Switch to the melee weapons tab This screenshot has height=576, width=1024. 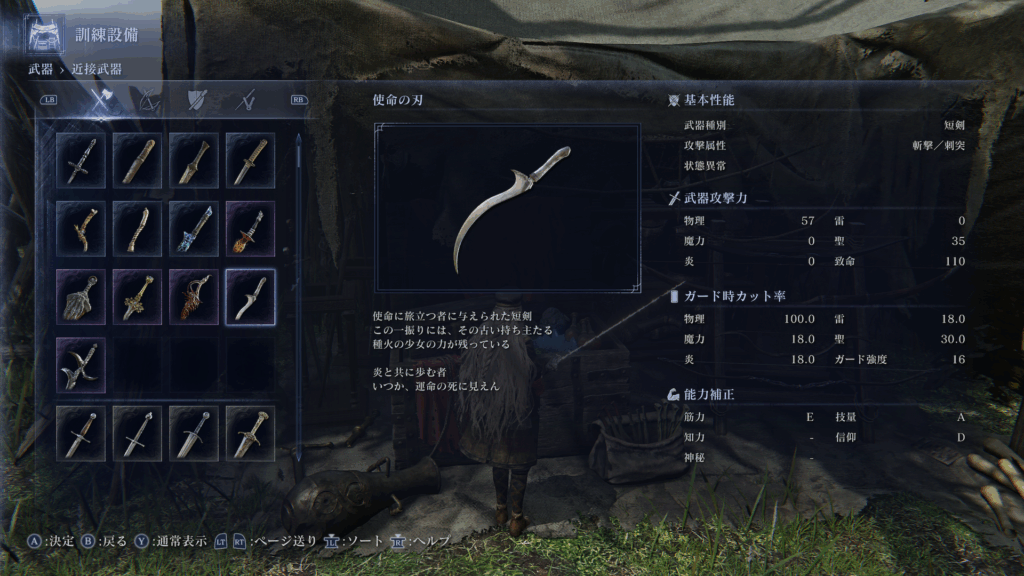point(99,100)
